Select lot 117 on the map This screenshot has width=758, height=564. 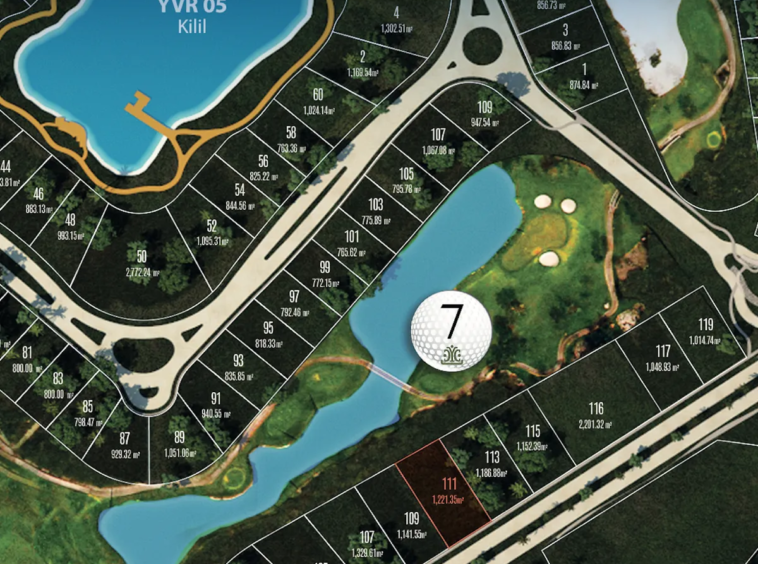click(662, 358)
